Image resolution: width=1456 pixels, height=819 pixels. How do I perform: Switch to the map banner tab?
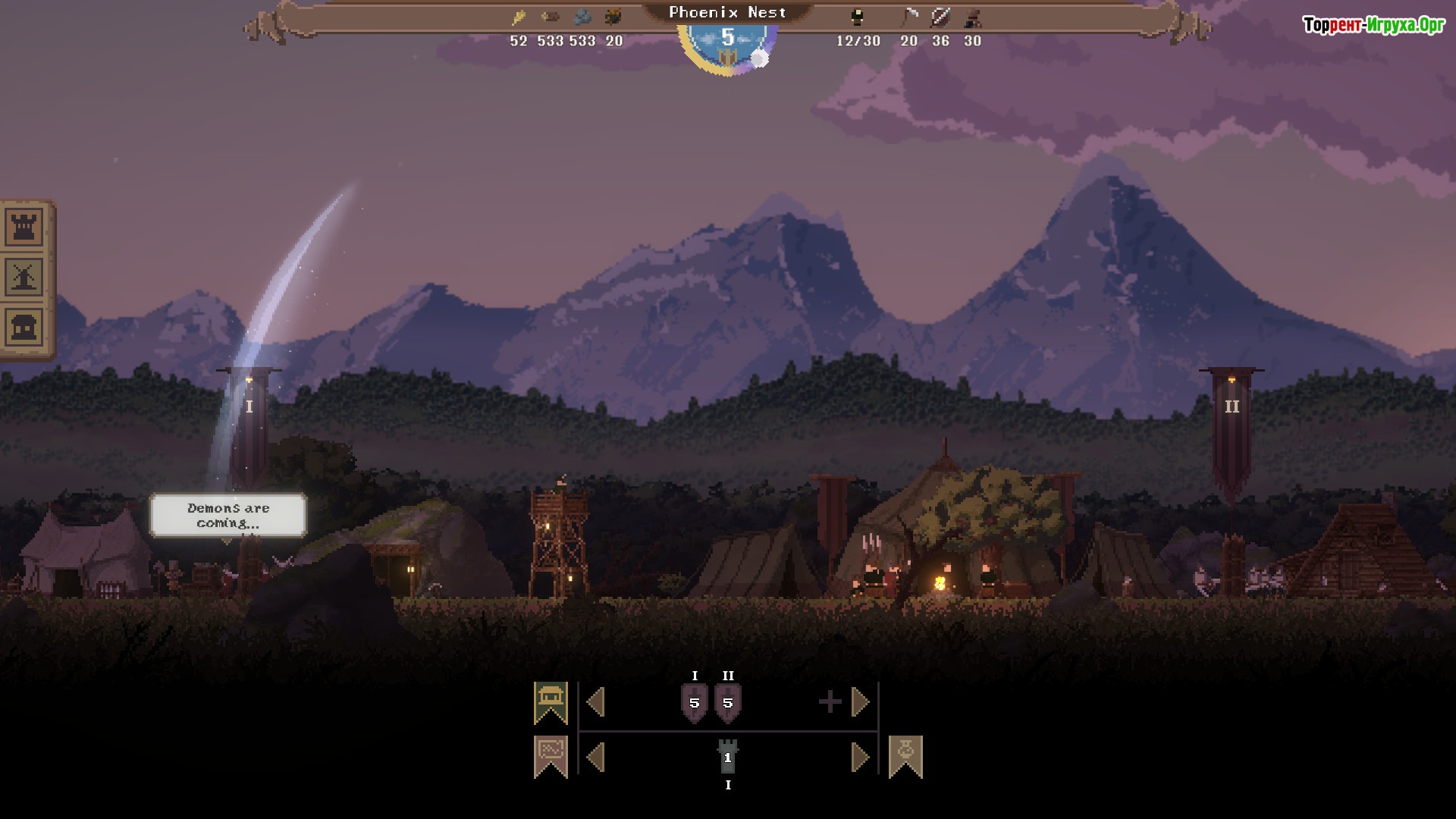click(x=551, y=756)
